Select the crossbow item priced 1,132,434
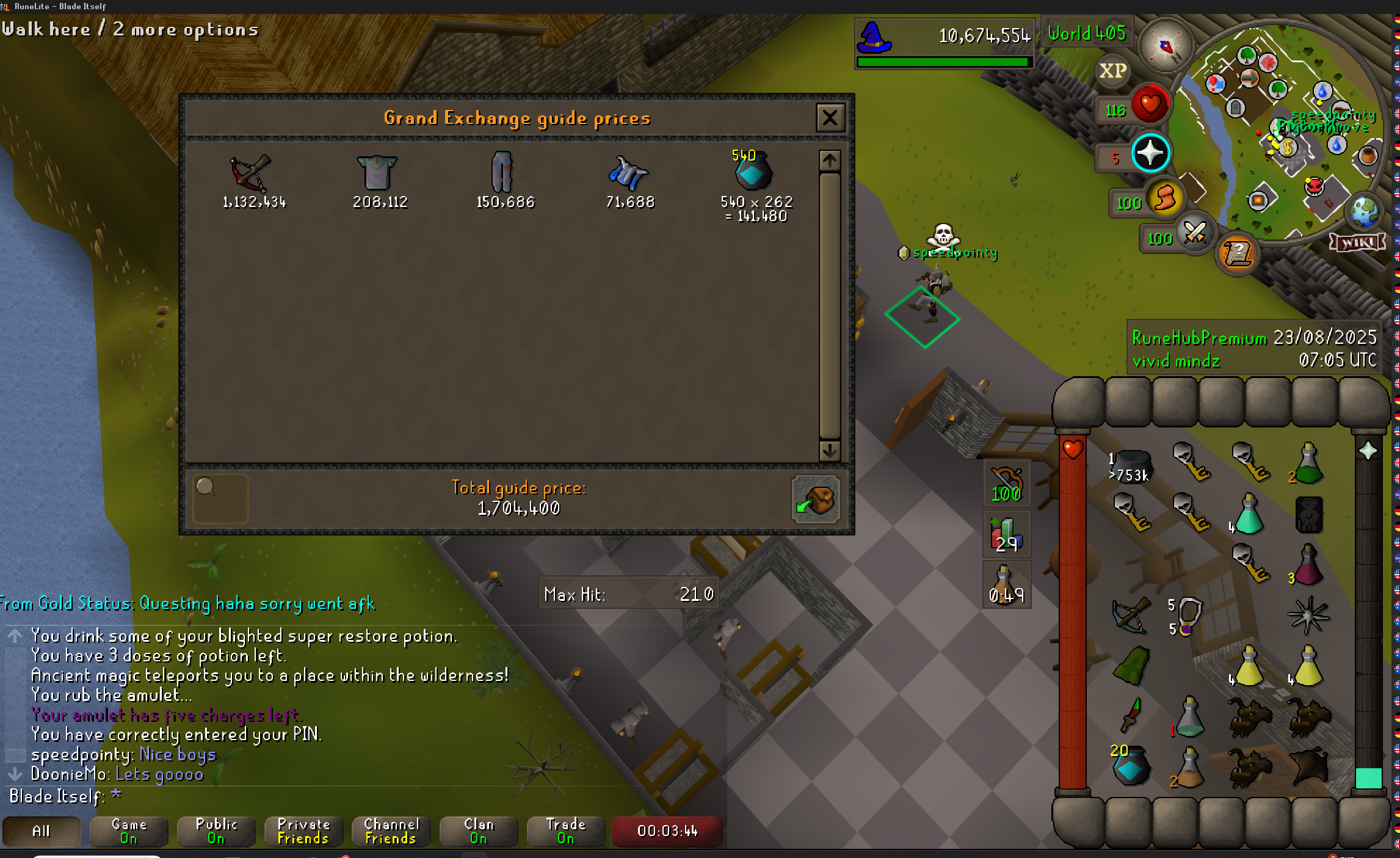Viewport: 1400px width, 858px height. pos(250,173)
